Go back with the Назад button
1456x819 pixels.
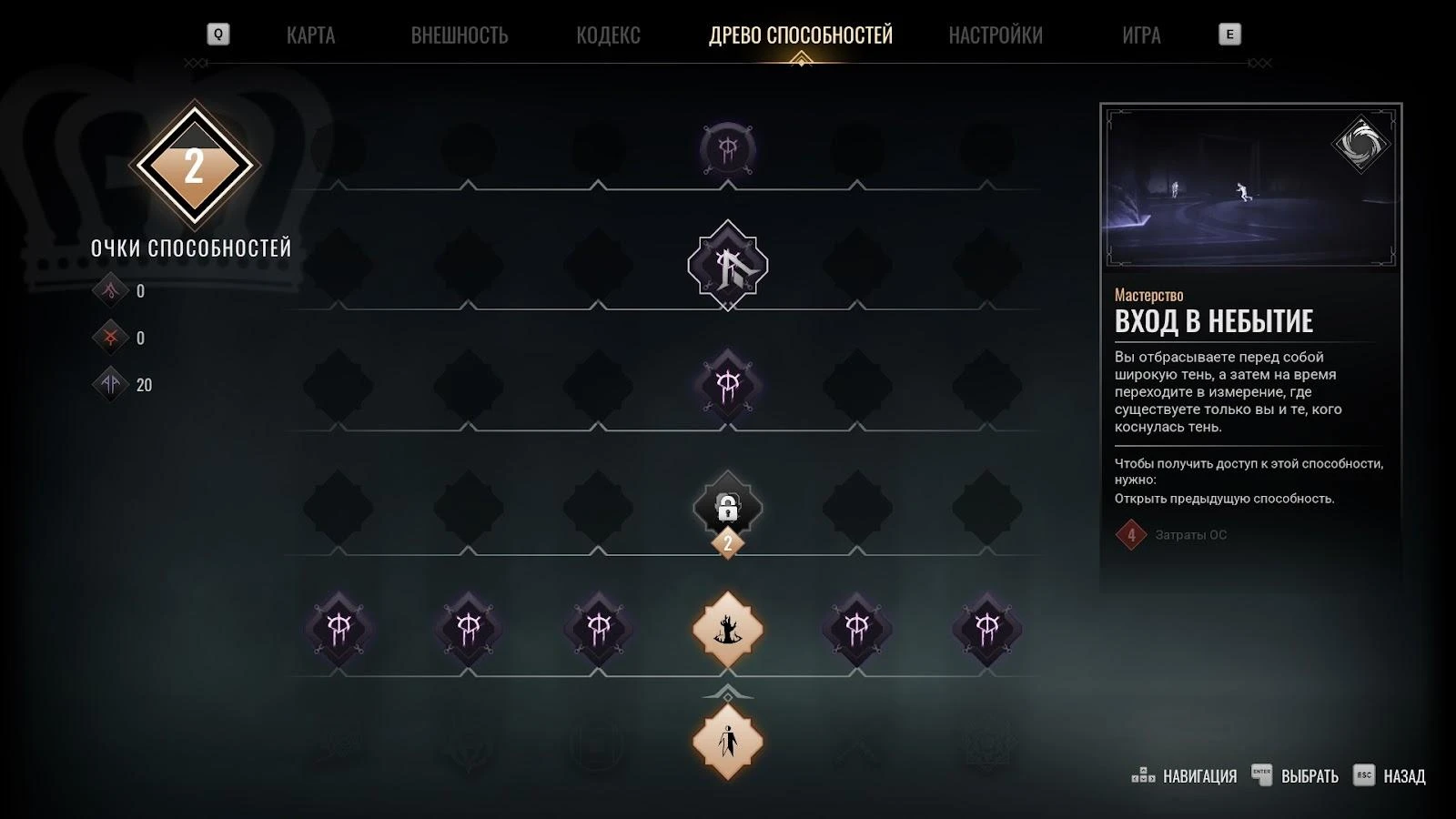1390,776
